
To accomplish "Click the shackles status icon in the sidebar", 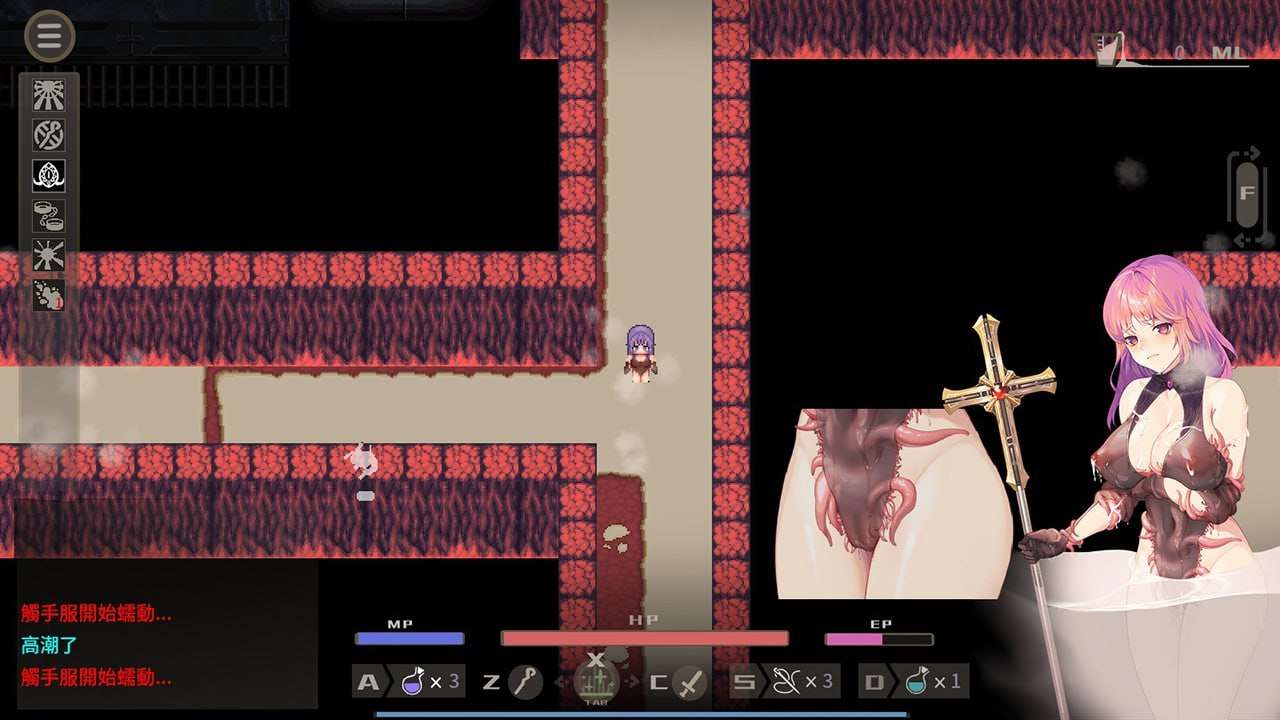I will click(47, 216).
